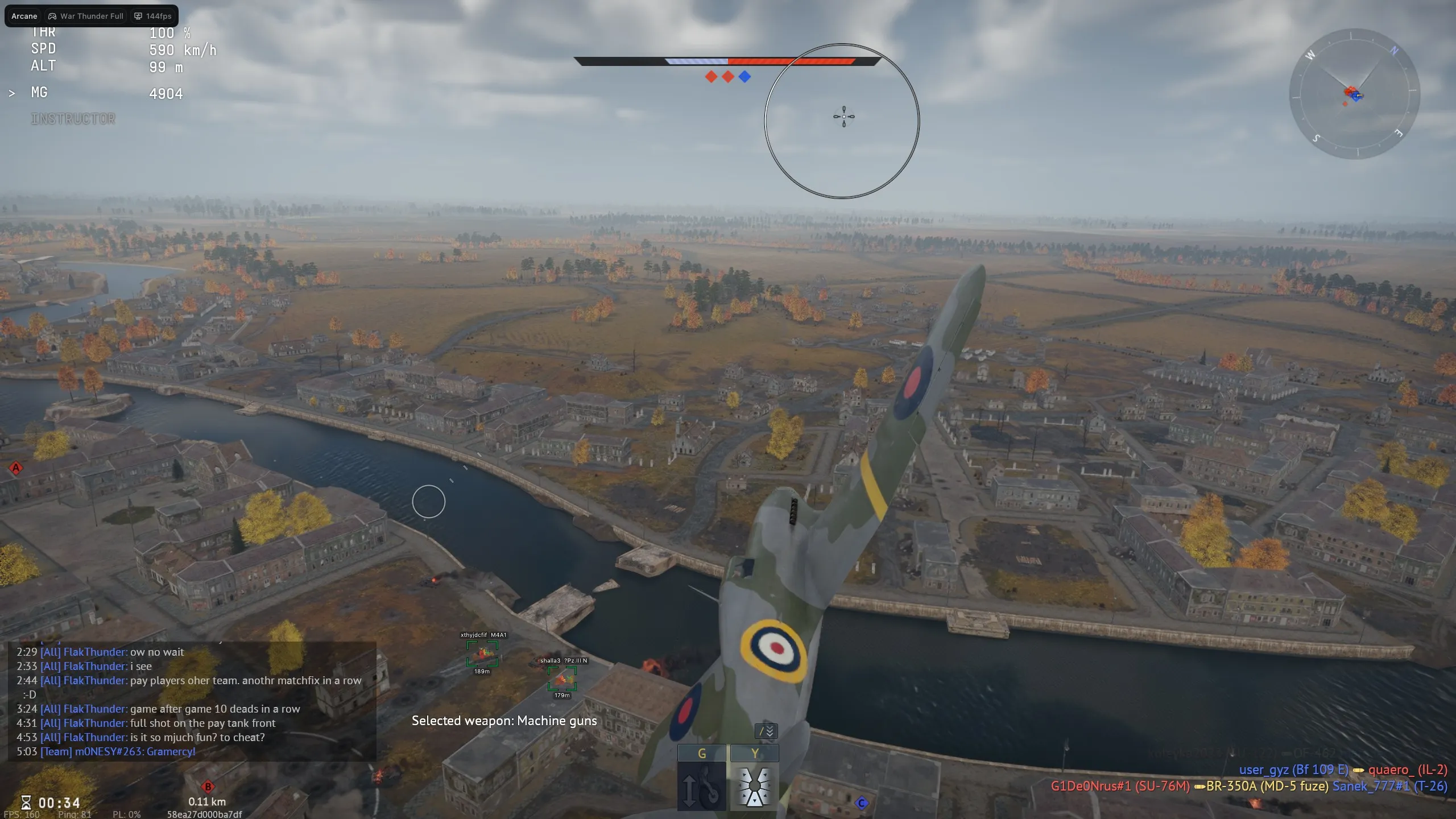Screen dimensions: 1456x819
Task: Open the War Thunder Full overlay pill
Action: [x=86, y=16]
